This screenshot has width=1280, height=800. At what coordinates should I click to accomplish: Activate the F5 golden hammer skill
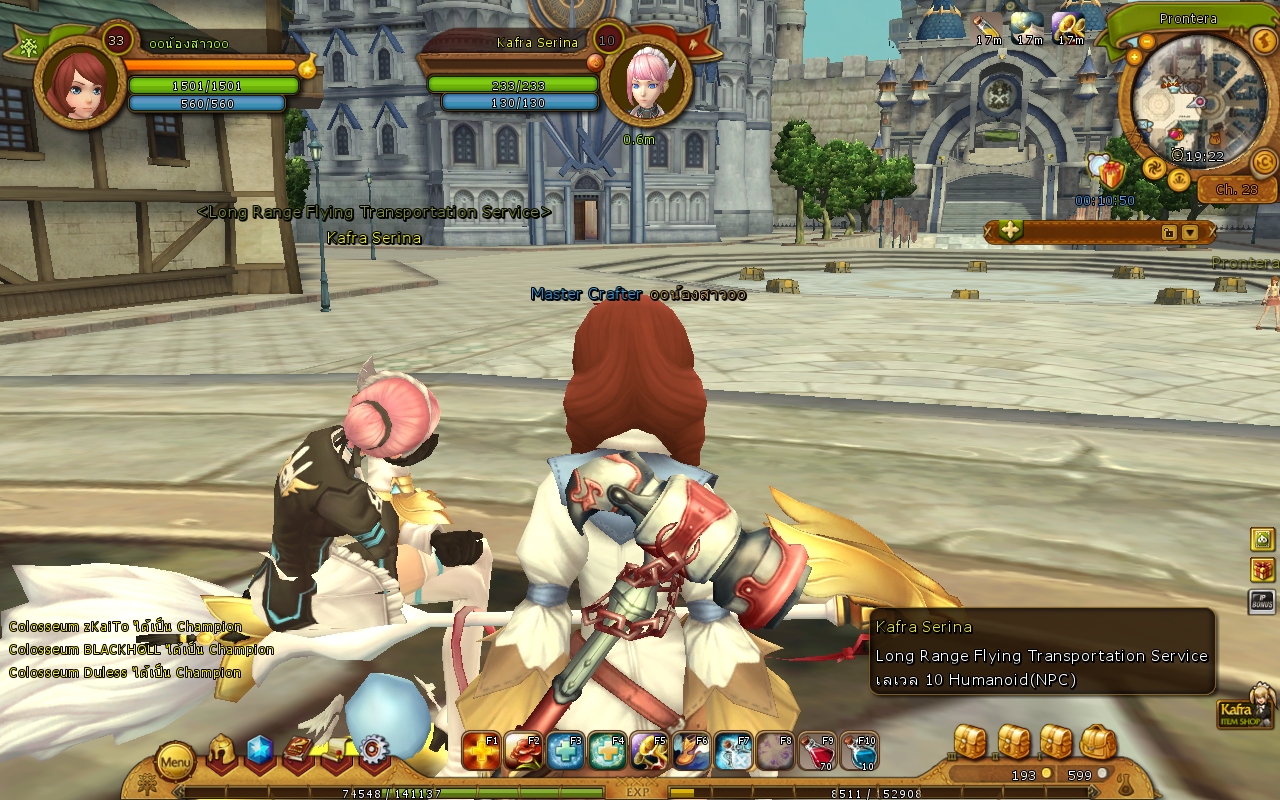tap(649, 752)
